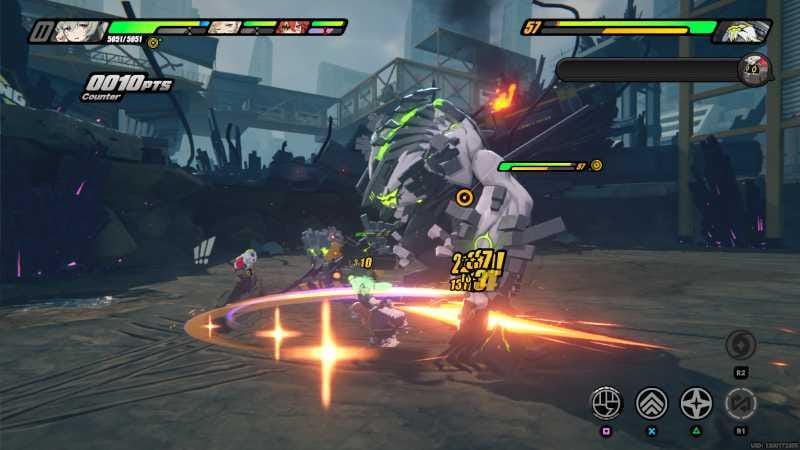Tap the fist basic attack button
Viewport: 800px width, 450px height.
pos(605,402)
